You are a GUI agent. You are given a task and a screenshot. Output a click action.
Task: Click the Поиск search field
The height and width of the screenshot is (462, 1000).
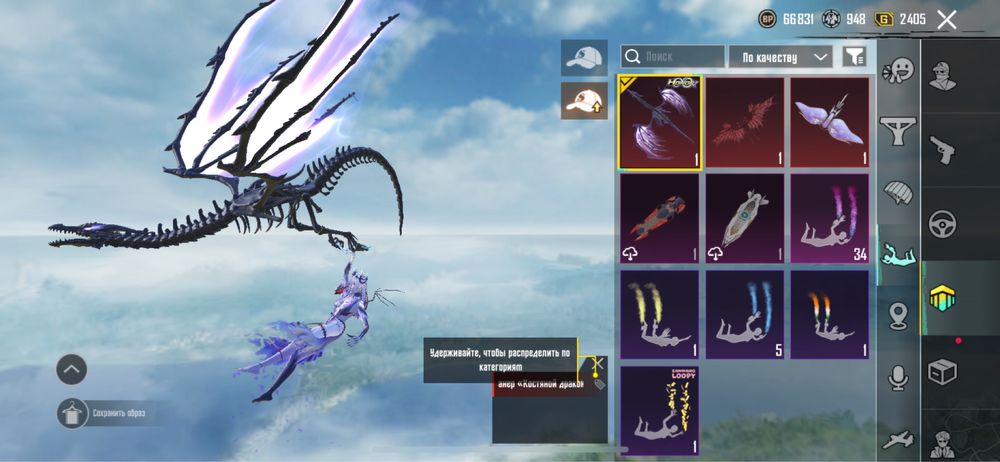pos(673,57)
